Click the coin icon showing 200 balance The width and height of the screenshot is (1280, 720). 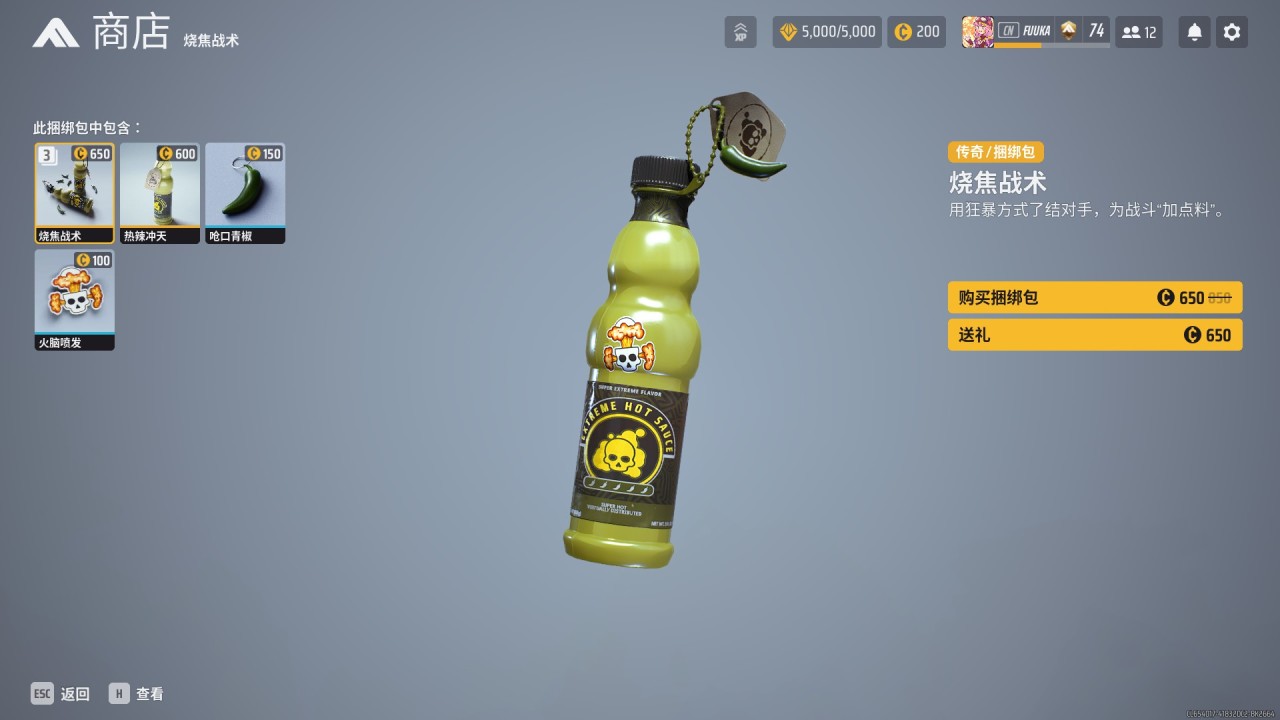902,31
